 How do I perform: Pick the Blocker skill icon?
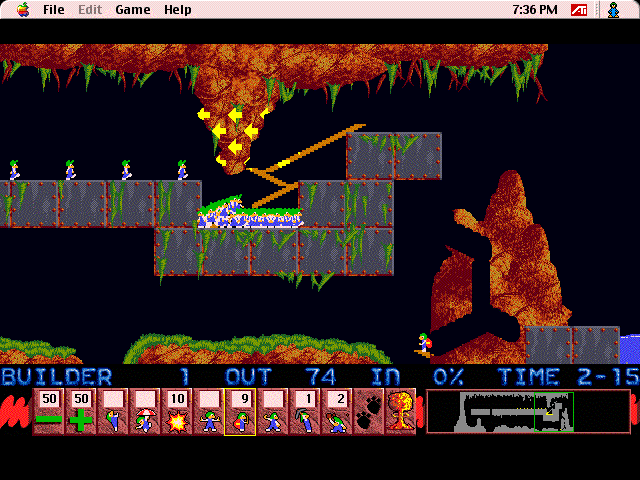[208, 412]
